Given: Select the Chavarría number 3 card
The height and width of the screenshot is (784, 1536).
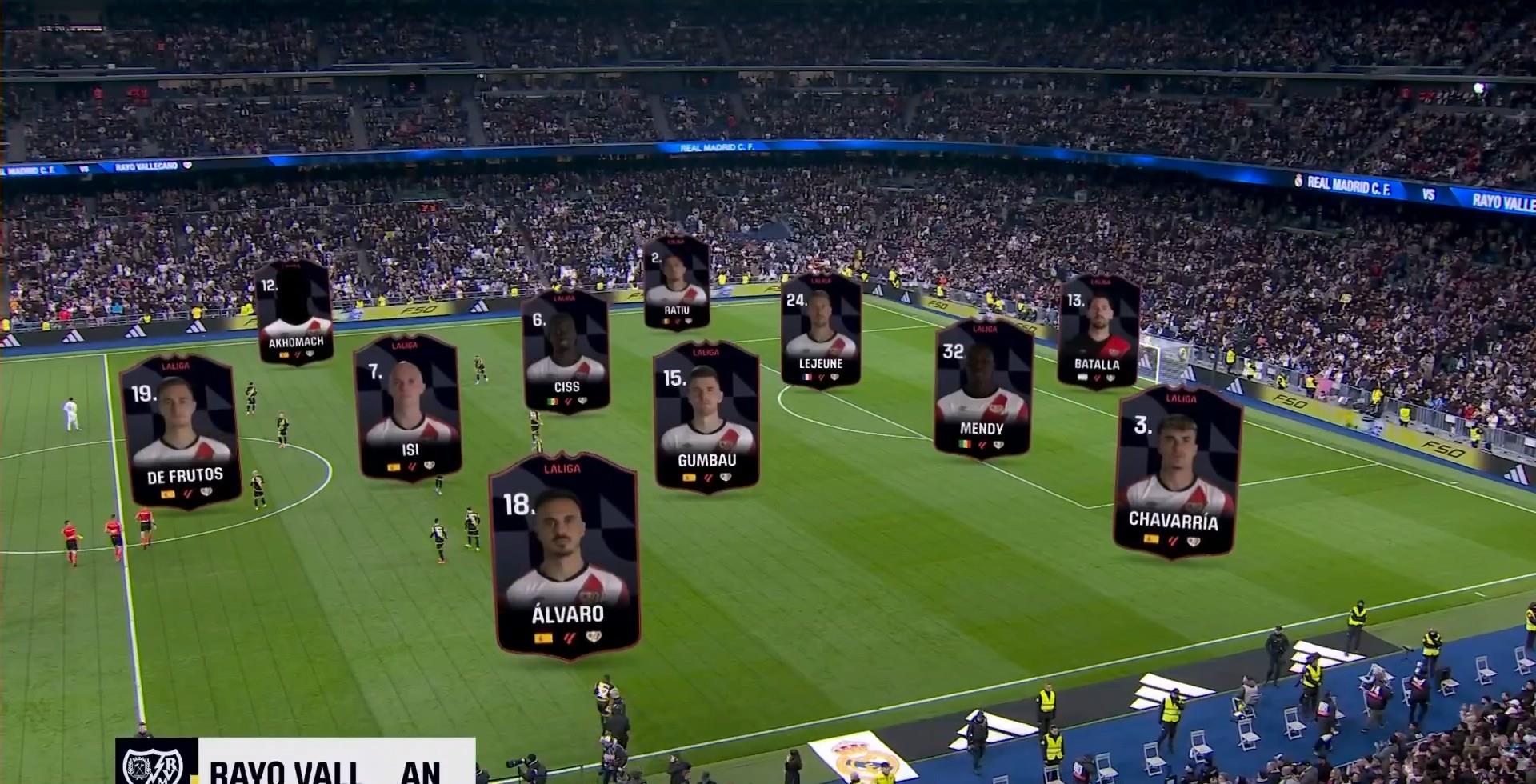Looking at the screenshot, I should (x=1176, y=472).
